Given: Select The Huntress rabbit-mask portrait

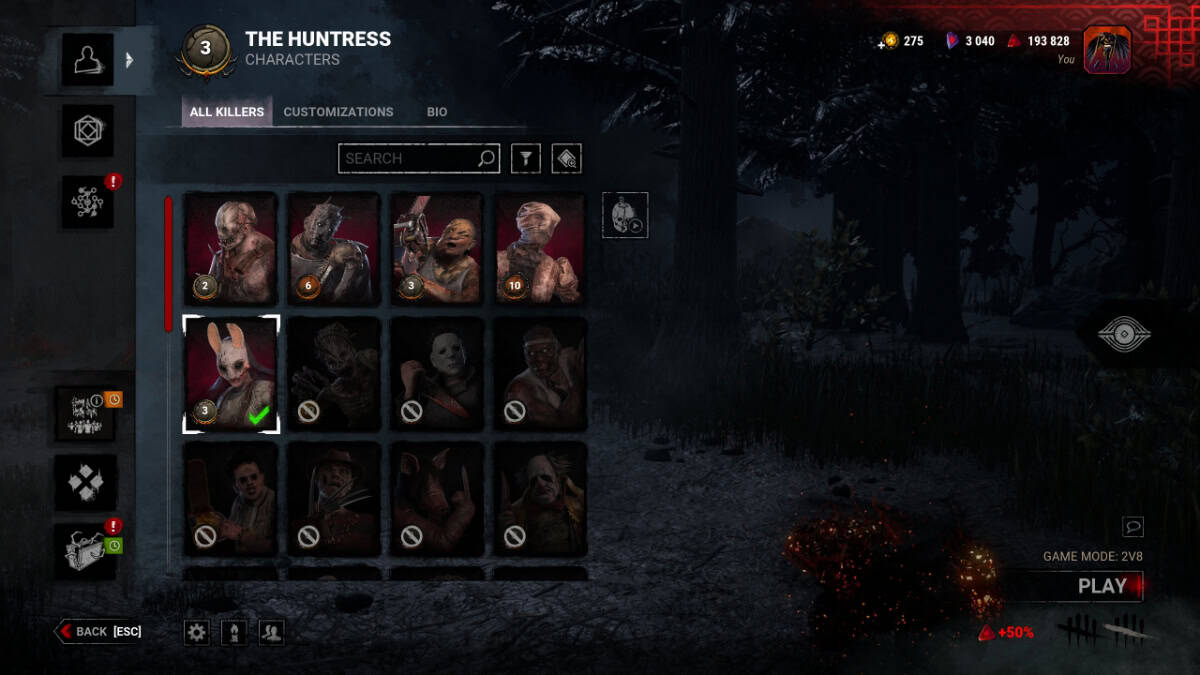Looking at the screenshot, I should pyautogui.click(x=231, y=374).
